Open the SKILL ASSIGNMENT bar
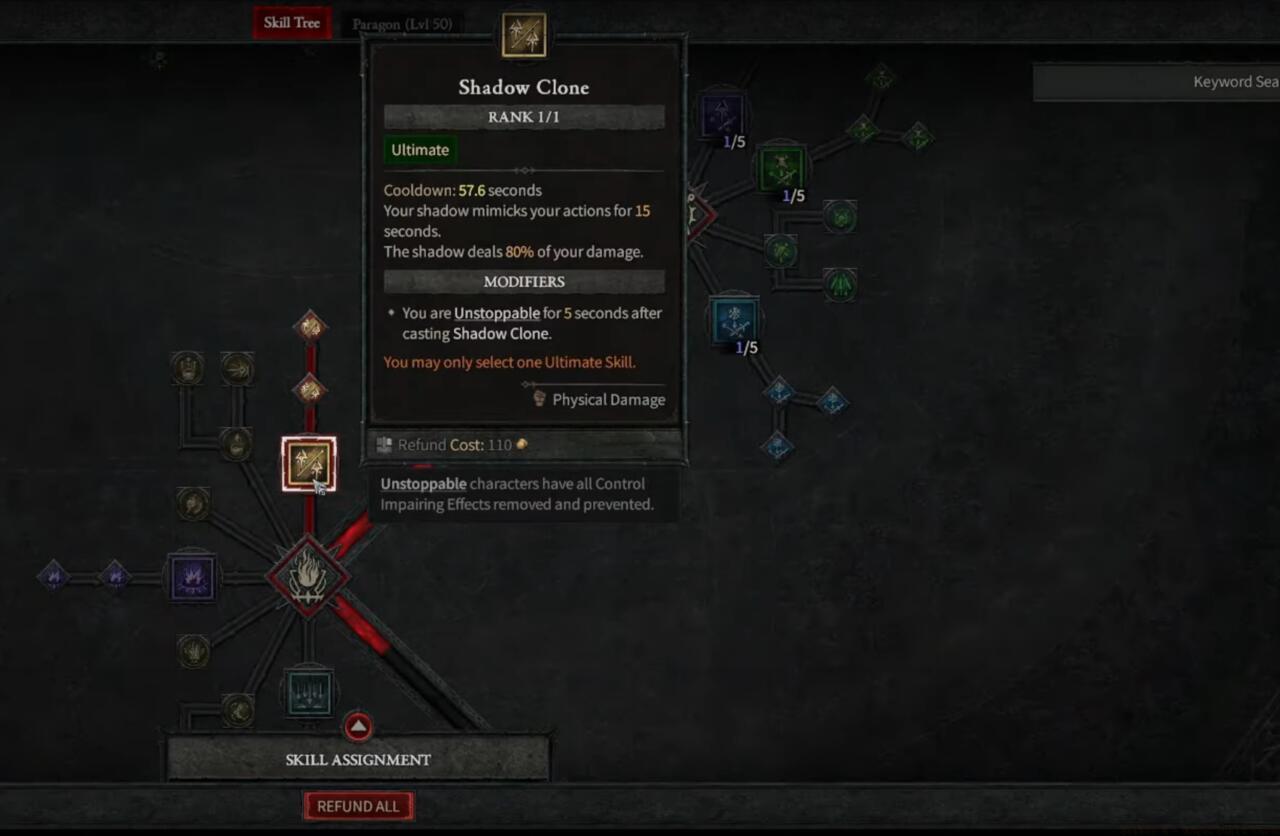This screenshot has width=1280, height=836. tap(358, 759)
